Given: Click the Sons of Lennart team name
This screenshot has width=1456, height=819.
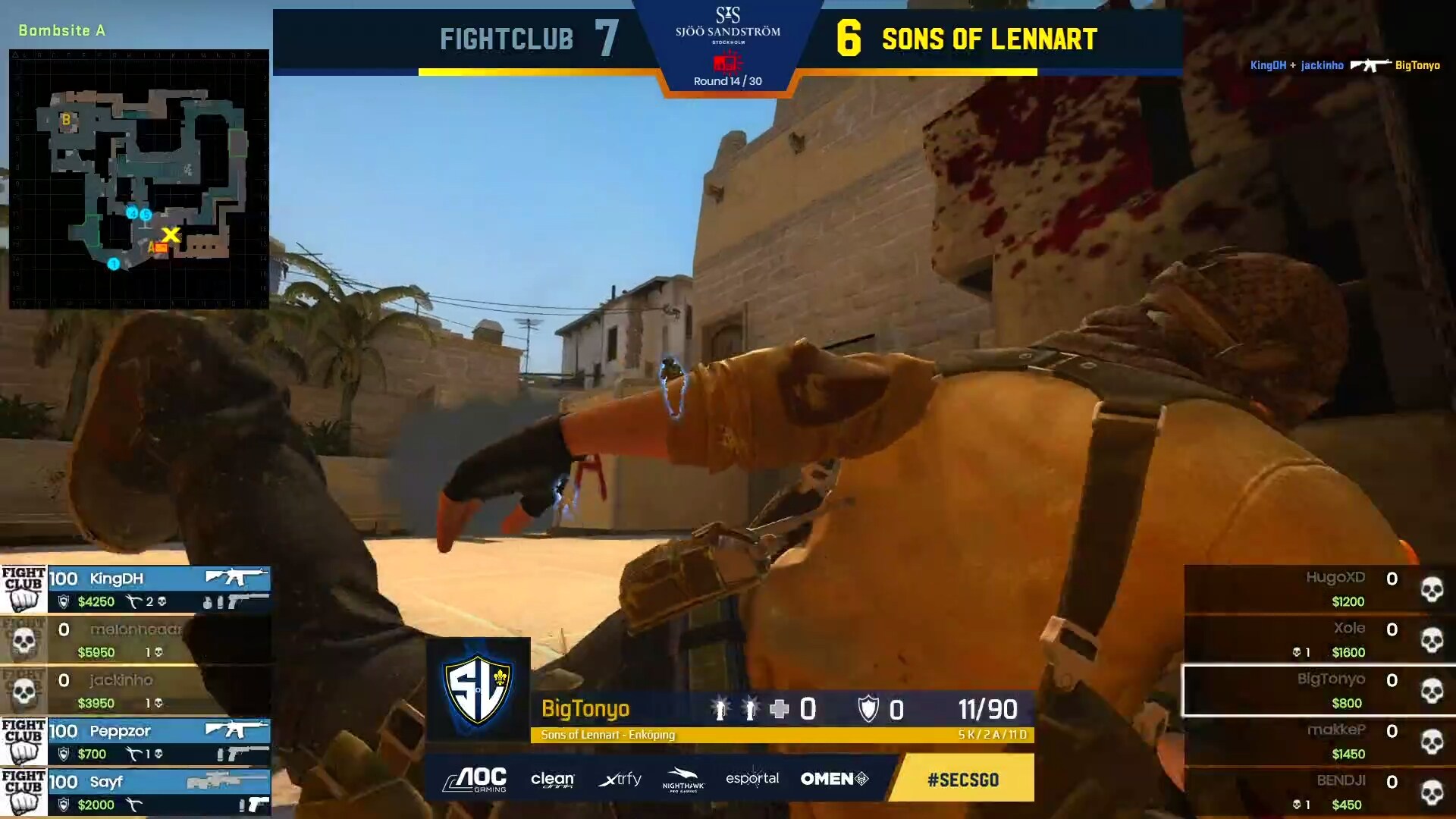Looking at the screenshot, I should click(x=990, y=39).
